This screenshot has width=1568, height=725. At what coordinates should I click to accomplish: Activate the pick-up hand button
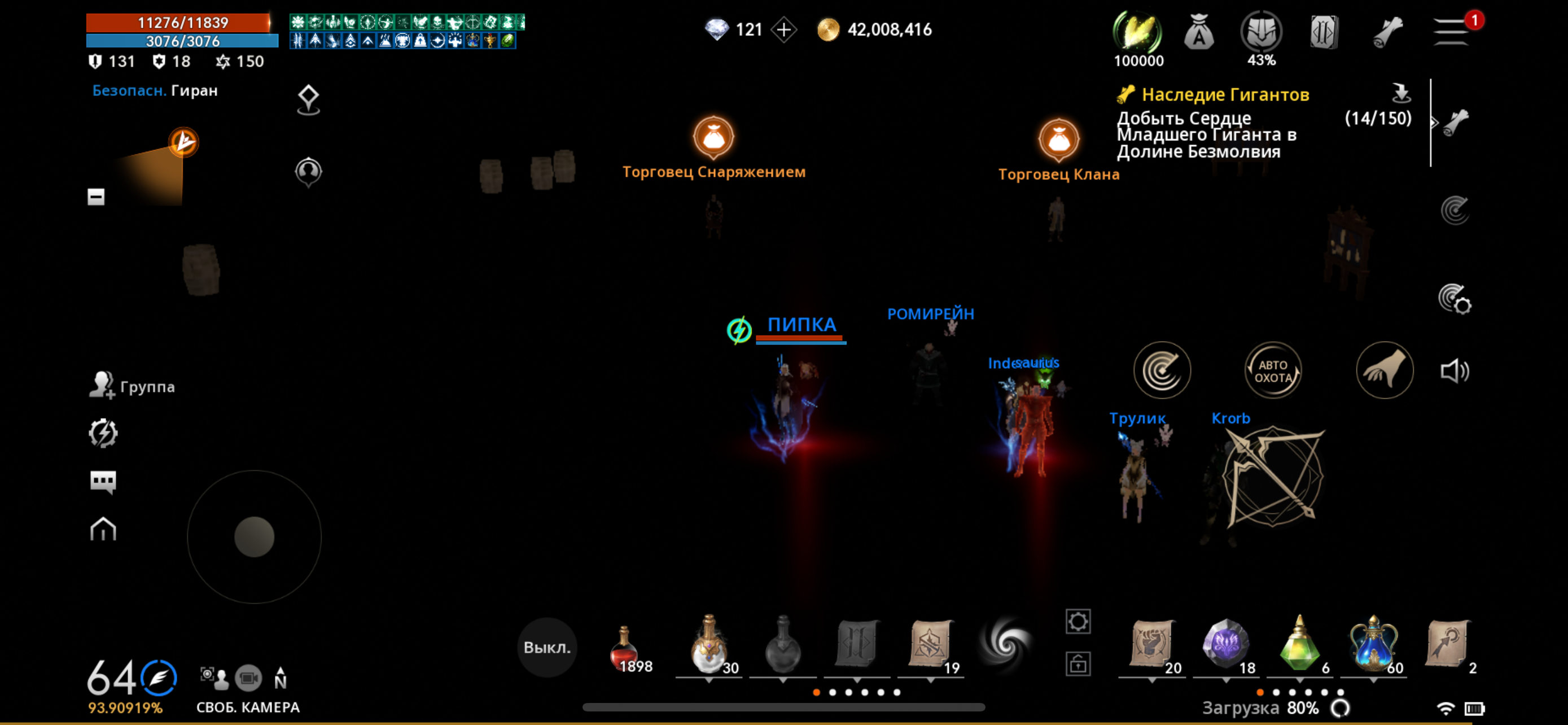pyautogui.click(x=1384, y=371)
